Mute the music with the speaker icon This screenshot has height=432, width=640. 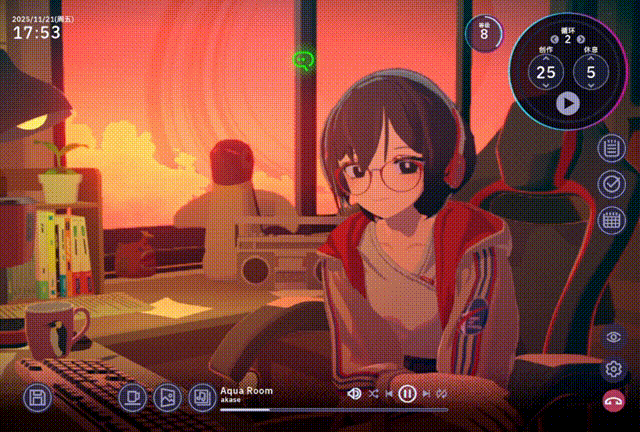click(x=353, y=394)
